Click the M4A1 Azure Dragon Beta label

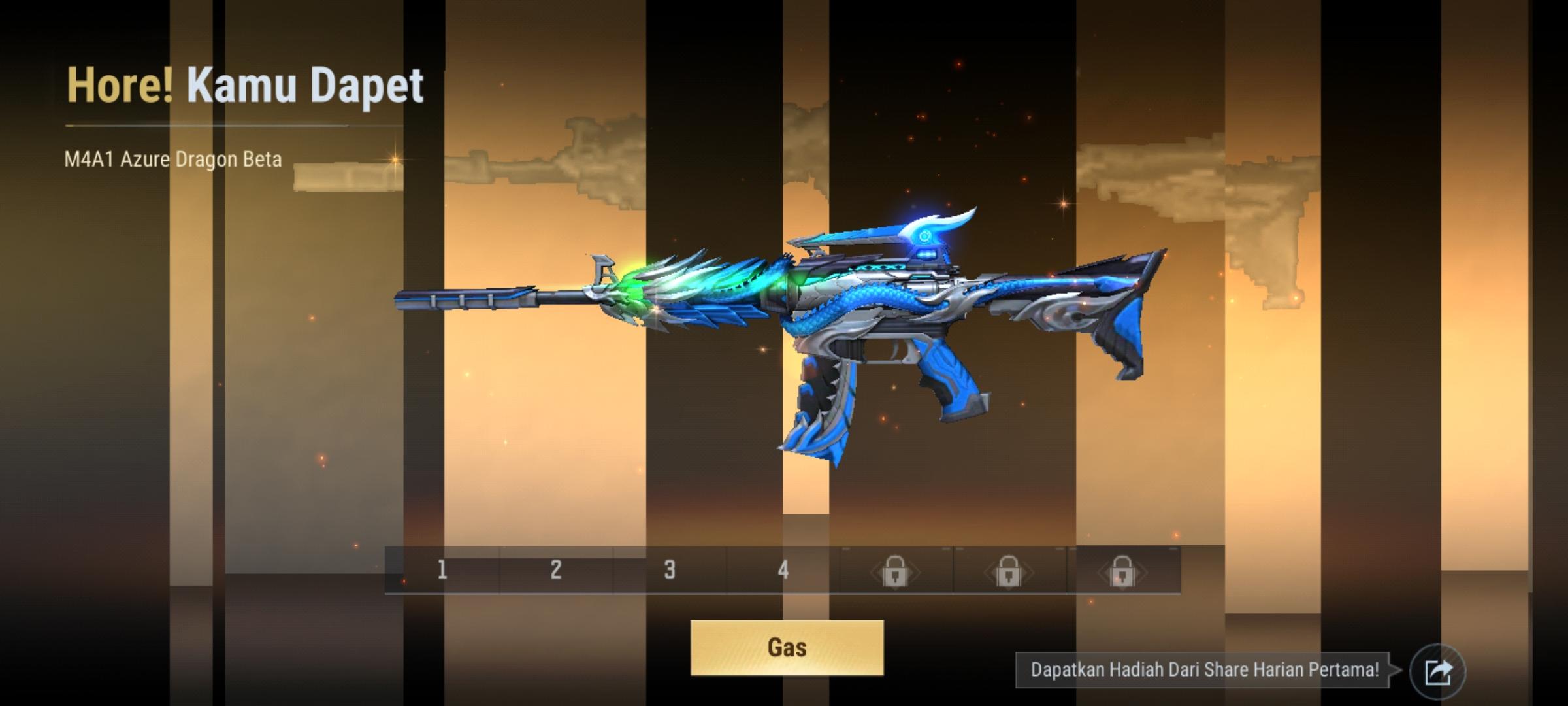[172, 159]
